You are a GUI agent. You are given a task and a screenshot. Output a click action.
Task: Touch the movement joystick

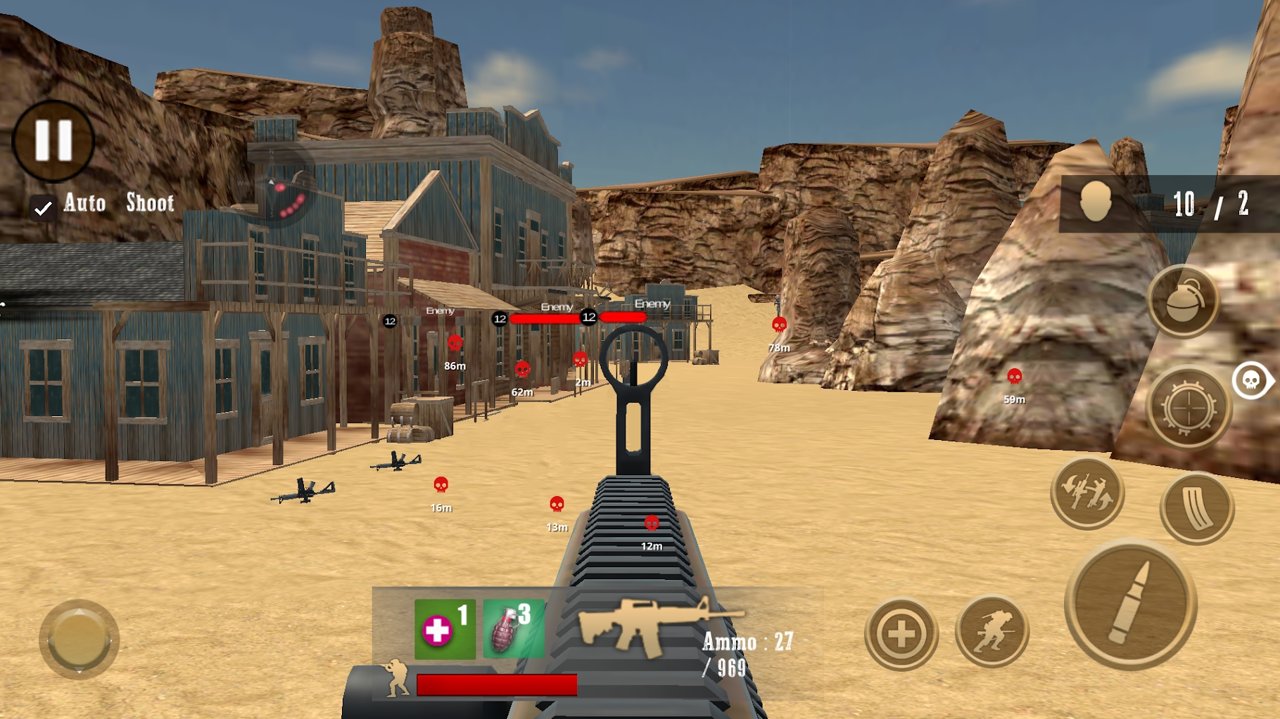pyautogui.click(x=79, y=639)
